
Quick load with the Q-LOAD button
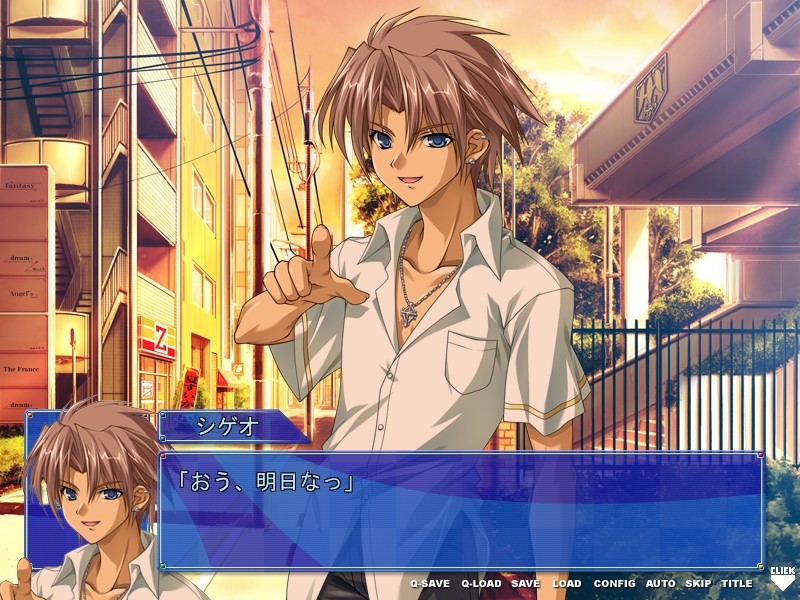481,583
